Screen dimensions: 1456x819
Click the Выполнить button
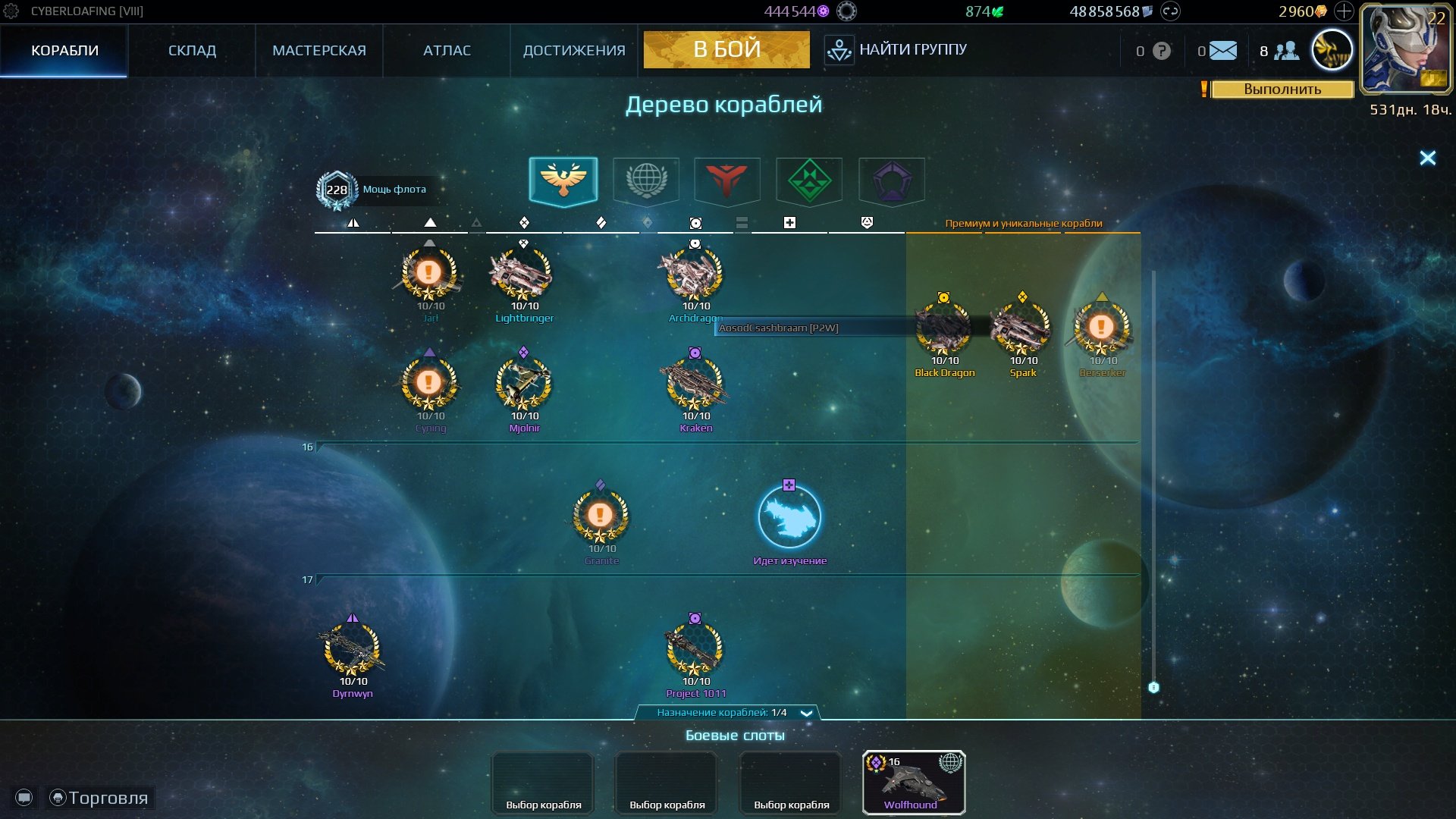click(x=1282, y=89)
